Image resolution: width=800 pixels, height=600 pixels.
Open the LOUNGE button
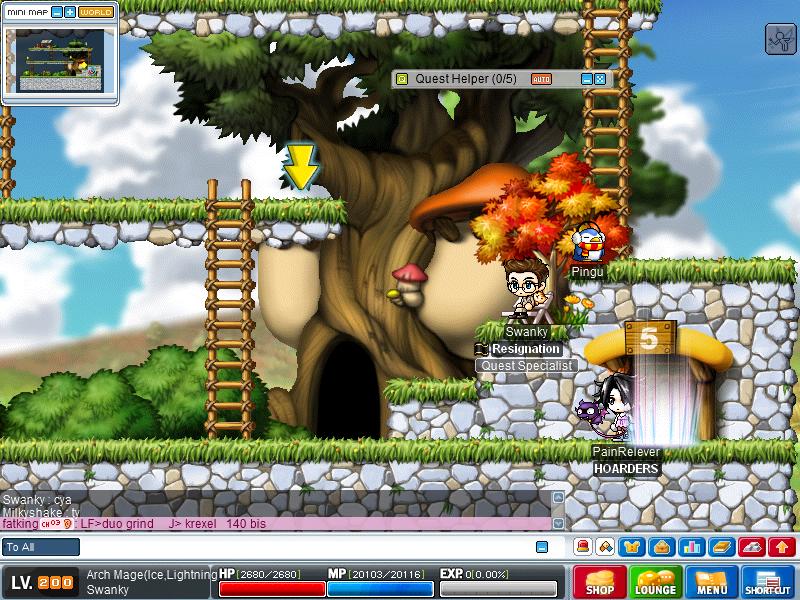[x=656, y=582]
